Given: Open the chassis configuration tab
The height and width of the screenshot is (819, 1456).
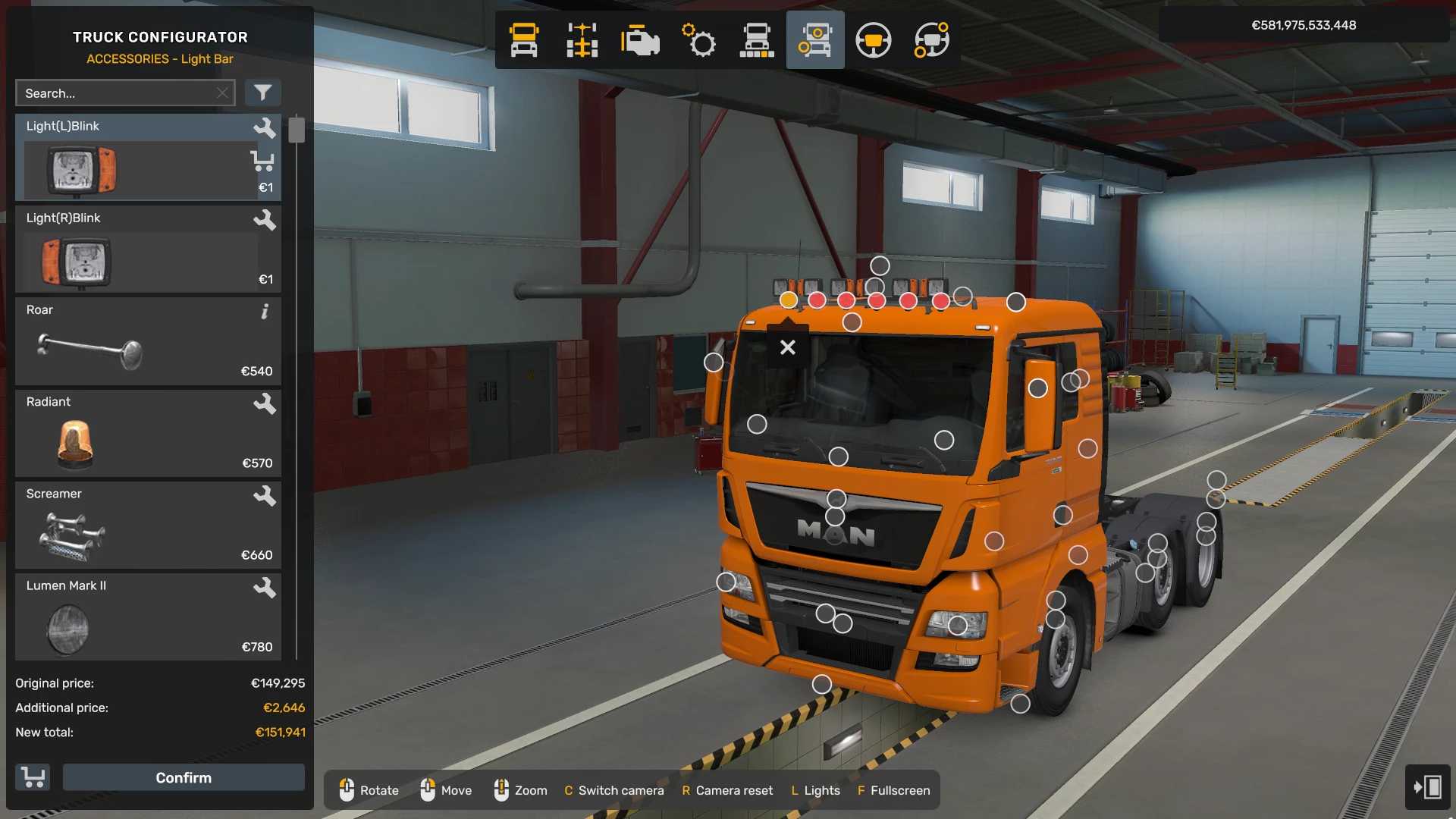Looking at the screenshot, I should [582, 40].
